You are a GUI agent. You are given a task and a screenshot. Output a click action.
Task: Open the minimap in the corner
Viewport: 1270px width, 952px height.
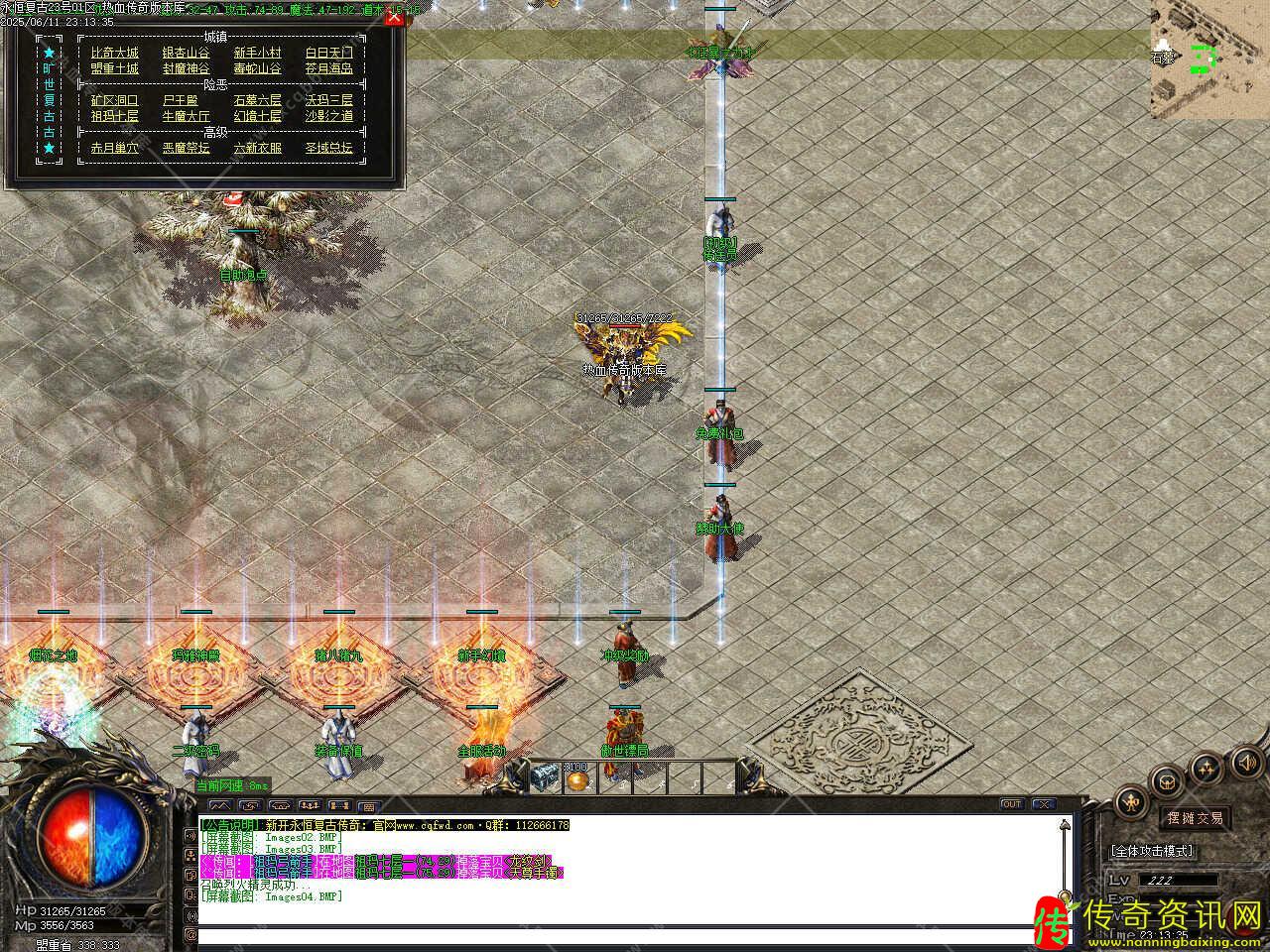click(x=1208, y=59)
